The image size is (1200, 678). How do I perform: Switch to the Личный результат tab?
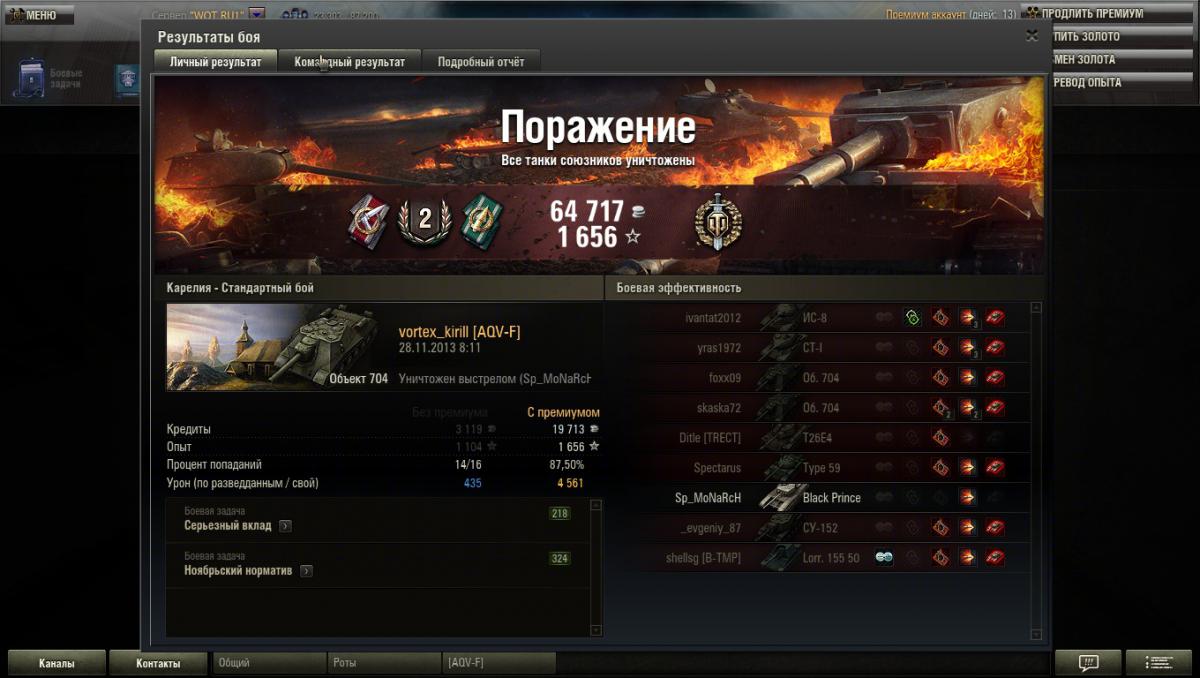[215, 62]
